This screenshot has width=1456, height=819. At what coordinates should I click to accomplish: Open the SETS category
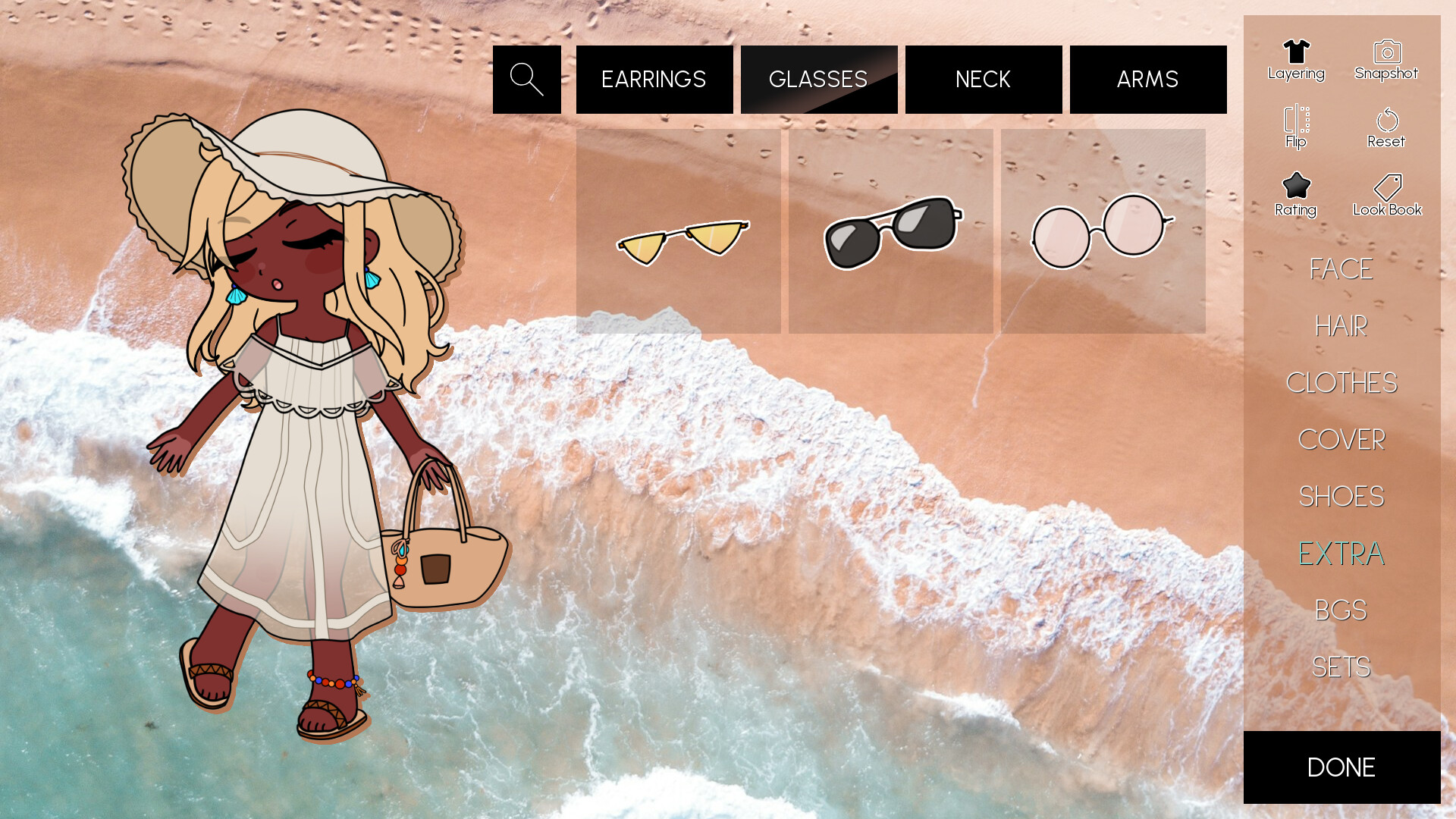point(1341,666)
